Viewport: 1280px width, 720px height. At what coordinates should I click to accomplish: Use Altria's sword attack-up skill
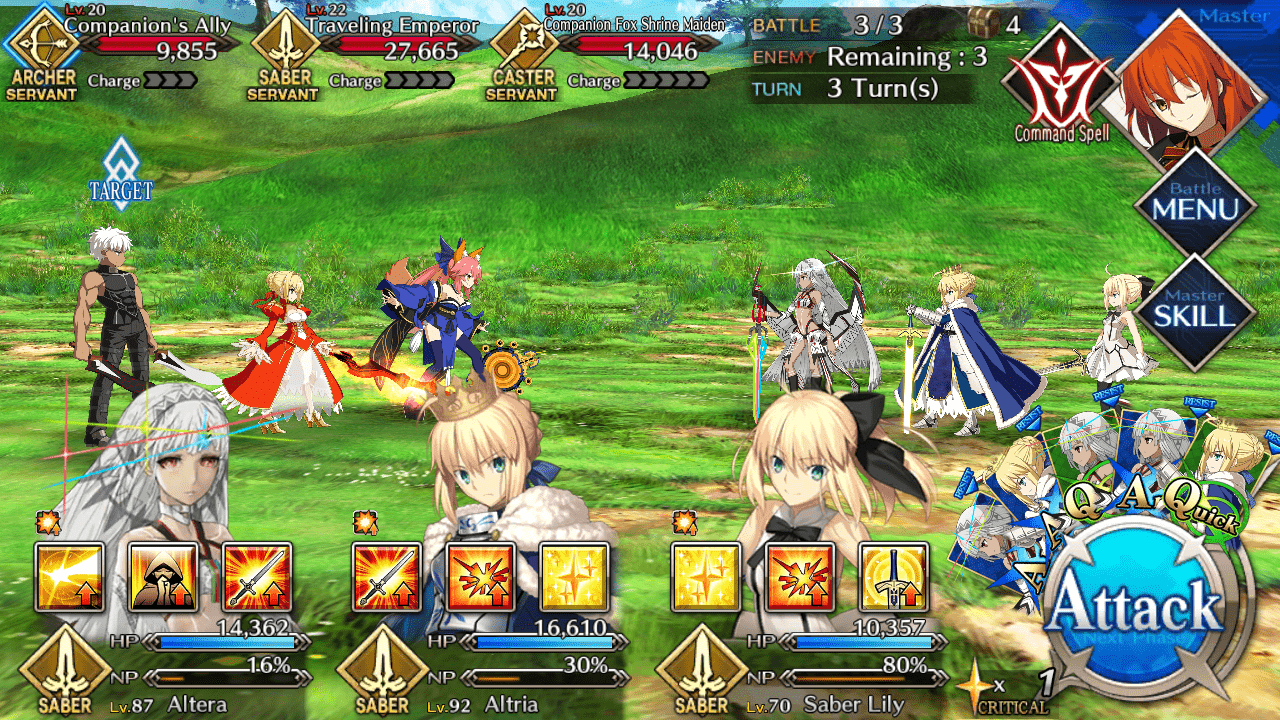387,577
